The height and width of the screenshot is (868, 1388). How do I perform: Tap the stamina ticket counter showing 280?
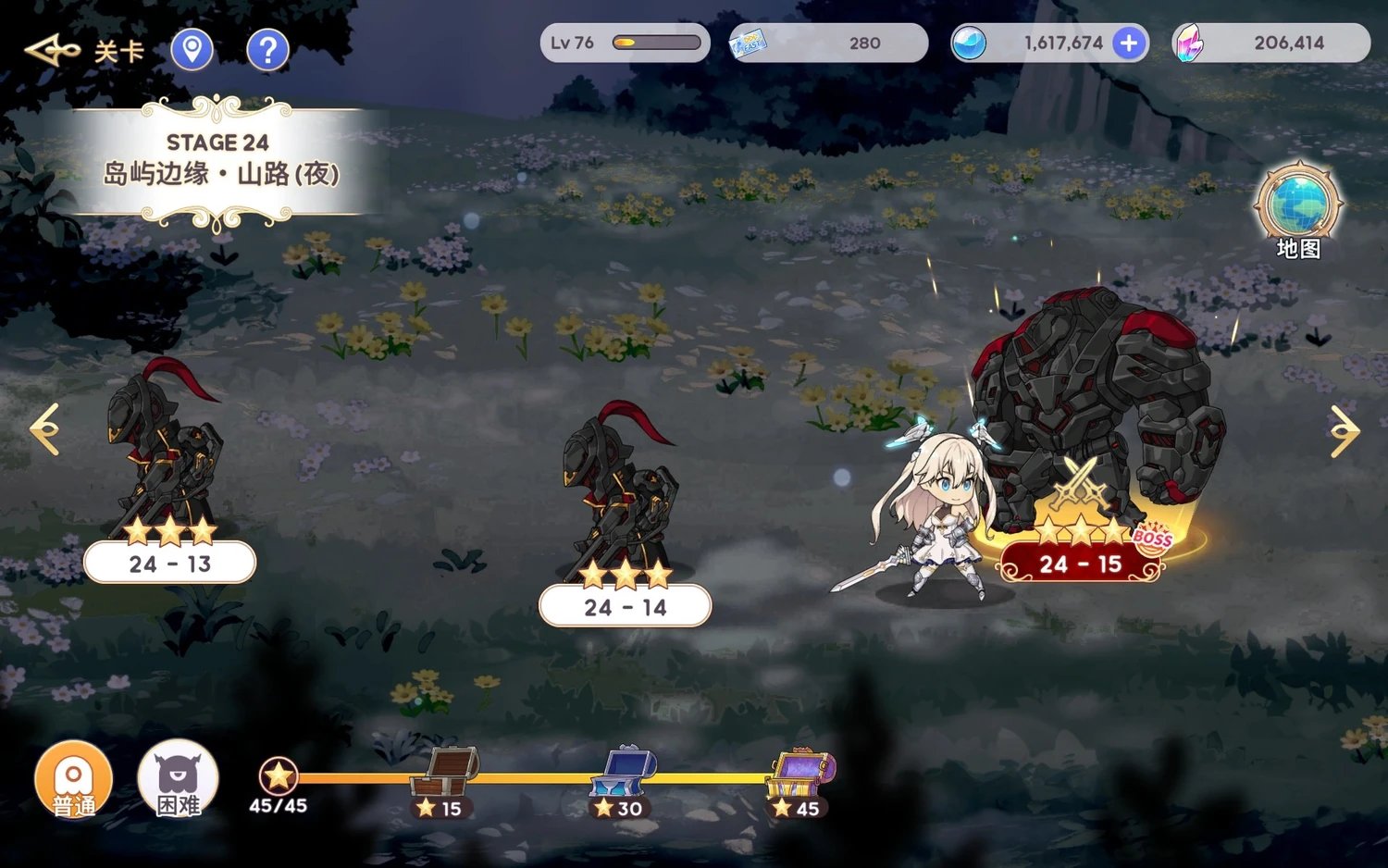[x=827, y=43]
